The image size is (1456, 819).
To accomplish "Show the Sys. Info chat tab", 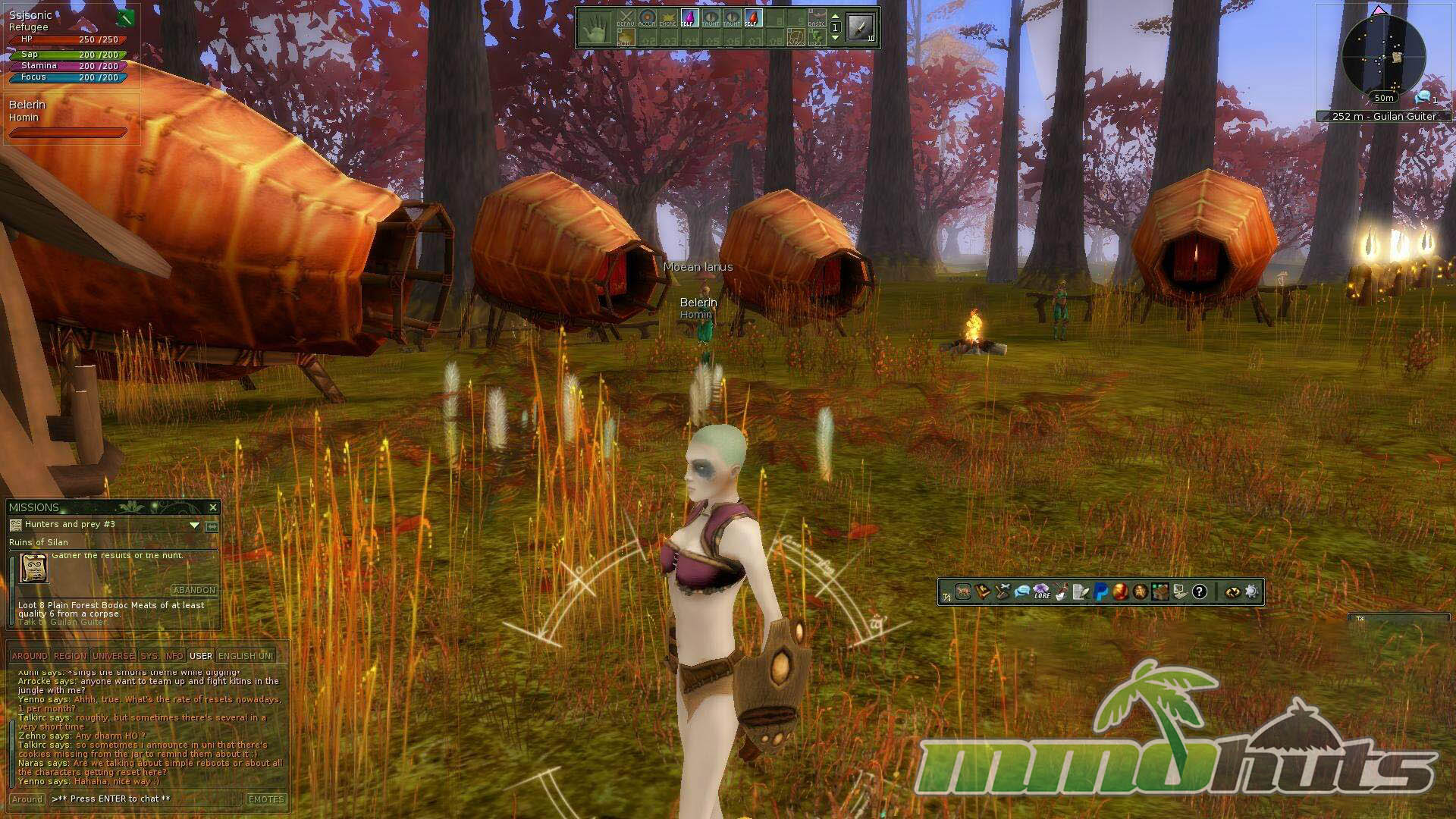I will tap(162, 656).
